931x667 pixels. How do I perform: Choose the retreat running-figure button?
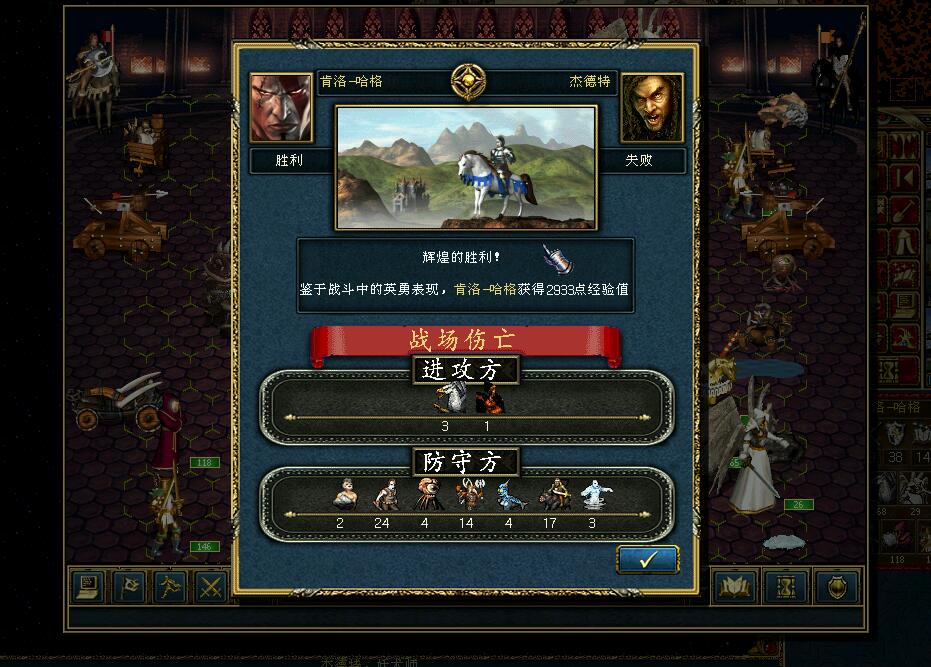click(x=171, y=587)
